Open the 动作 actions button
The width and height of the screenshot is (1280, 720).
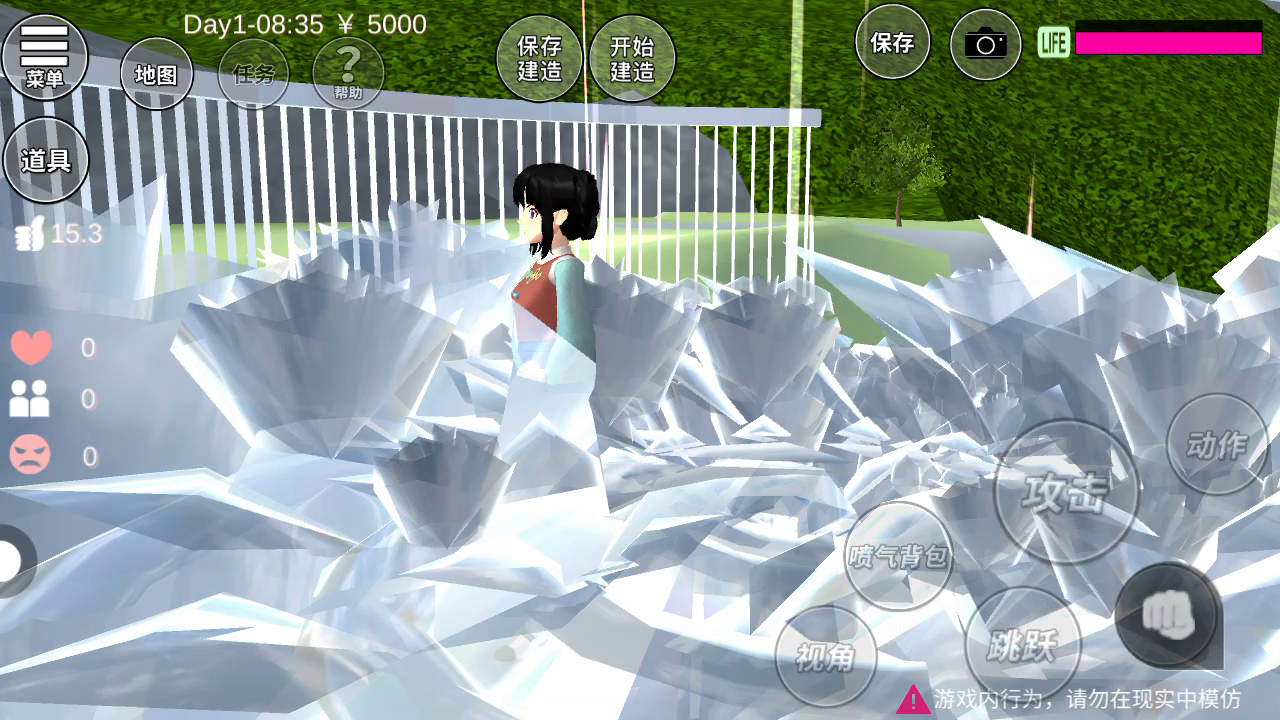[1217, 445]
